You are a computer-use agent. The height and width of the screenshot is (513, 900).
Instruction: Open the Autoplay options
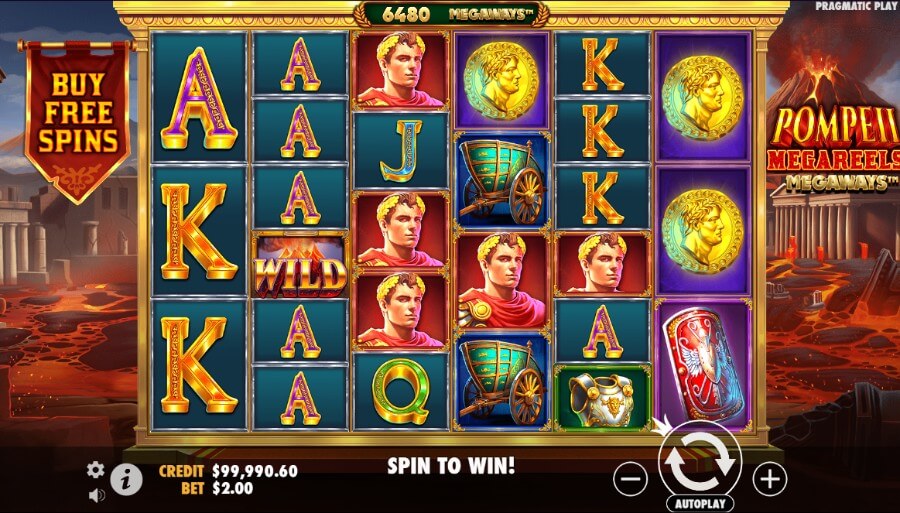tap(699, 503)
